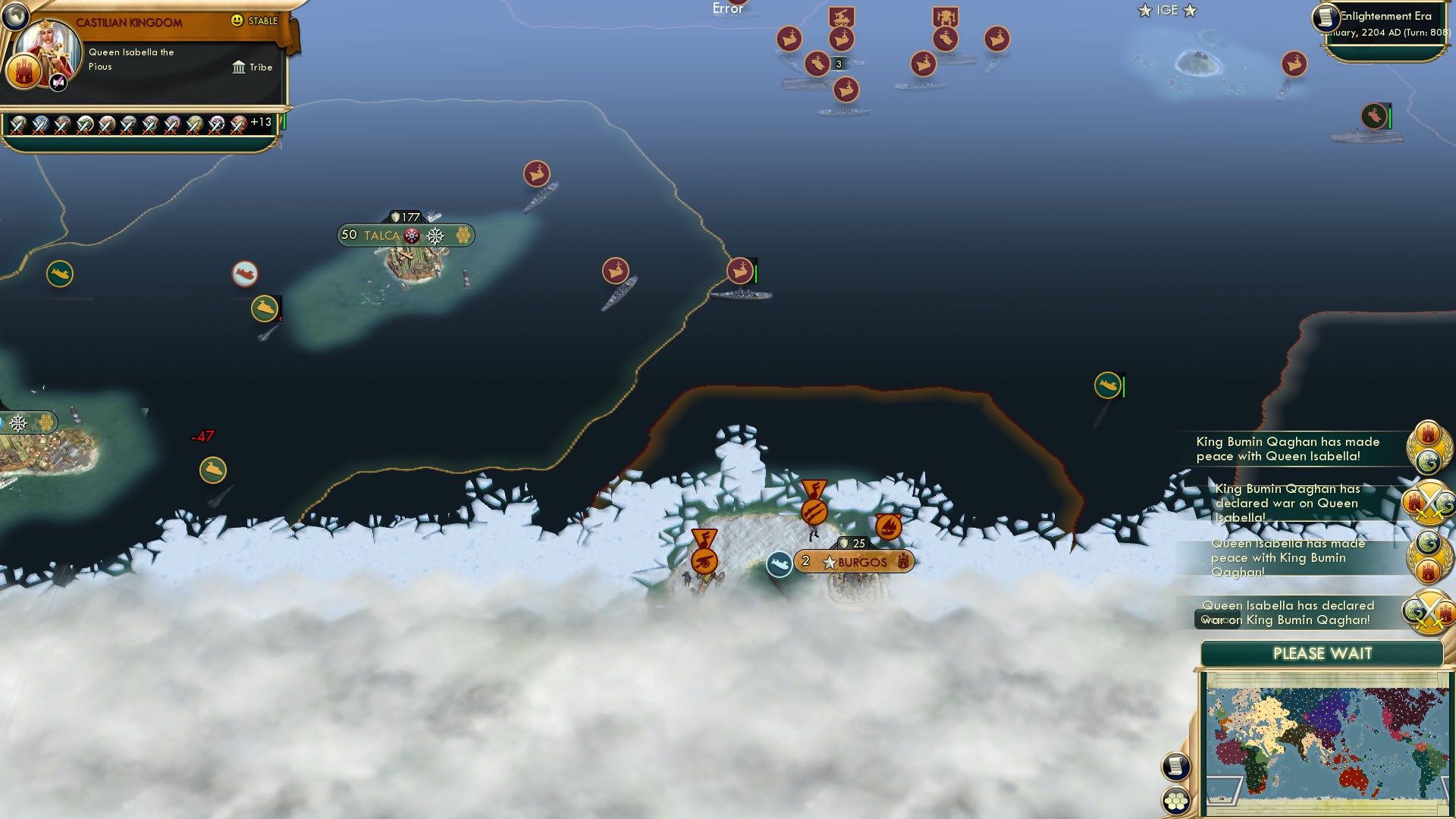This screenshot has height=819, width=1456.
Task: Open the social policies scroll icon beside the minimap
Action: point(1175,767)
